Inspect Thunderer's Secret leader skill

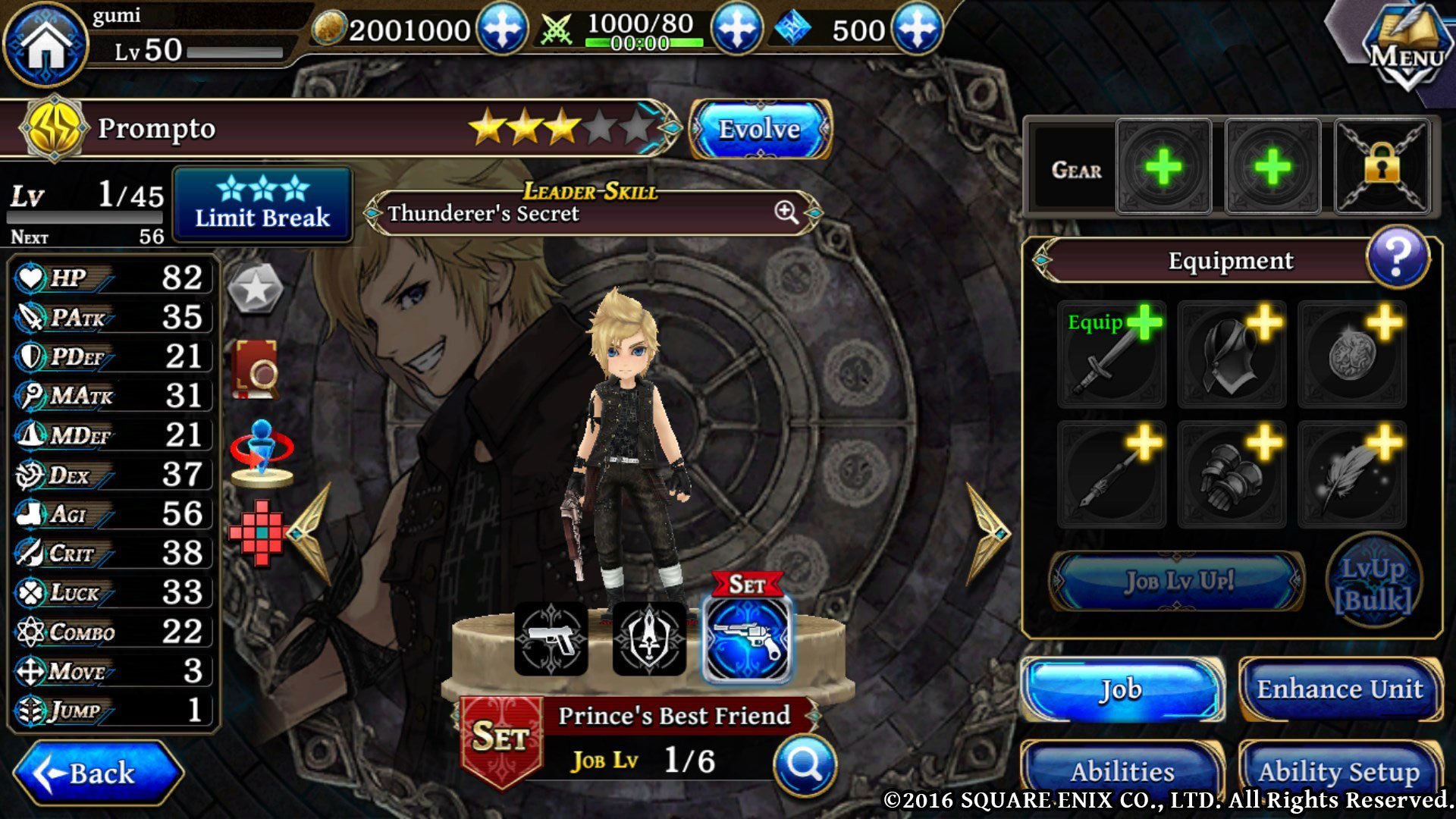(x=786, y=213)
